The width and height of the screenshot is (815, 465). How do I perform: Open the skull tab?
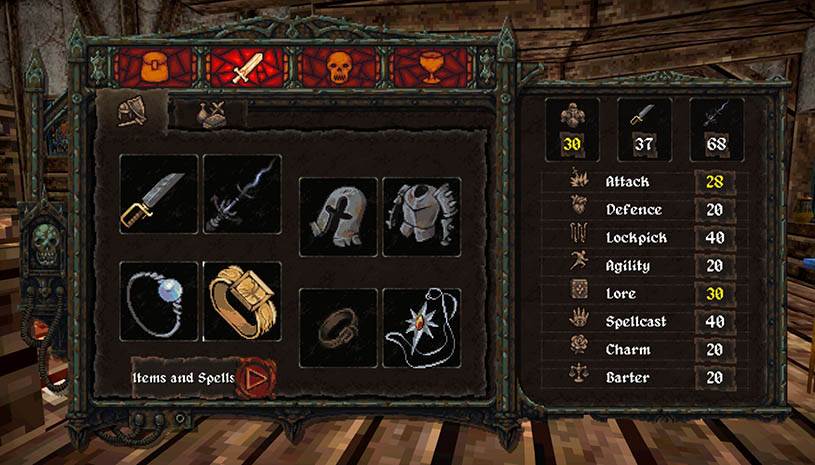tap(339, 67)
